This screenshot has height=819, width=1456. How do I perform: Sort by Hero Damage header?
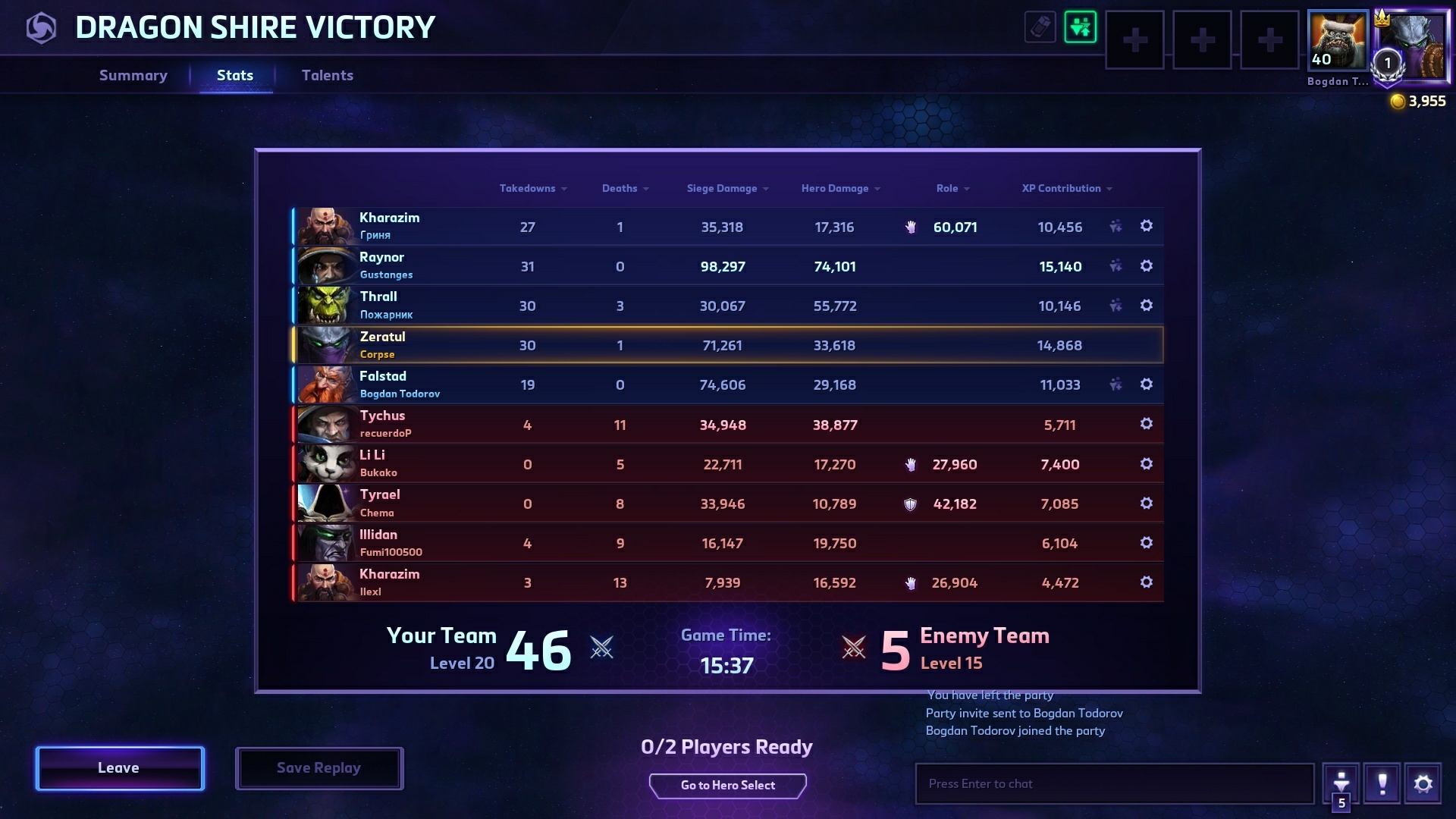839,188
